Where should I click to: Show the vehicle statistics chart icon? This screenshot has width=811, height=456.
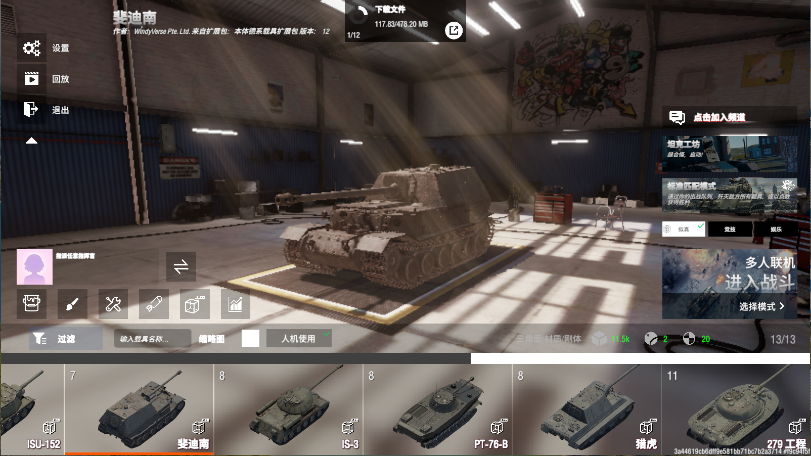coord(235,303)
